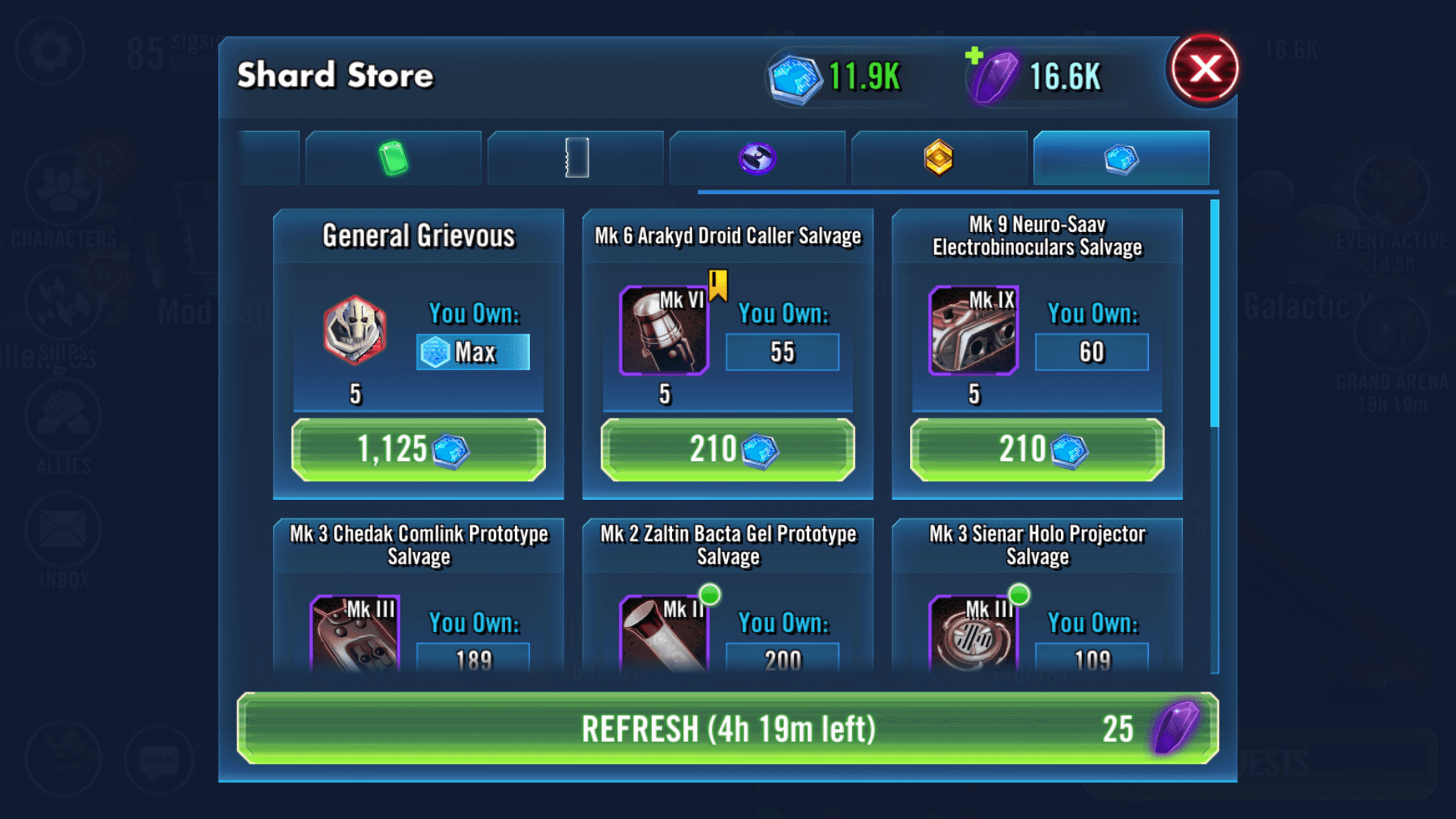
Task: Refresh the store for 25 crystals
Action: [727, 729]
